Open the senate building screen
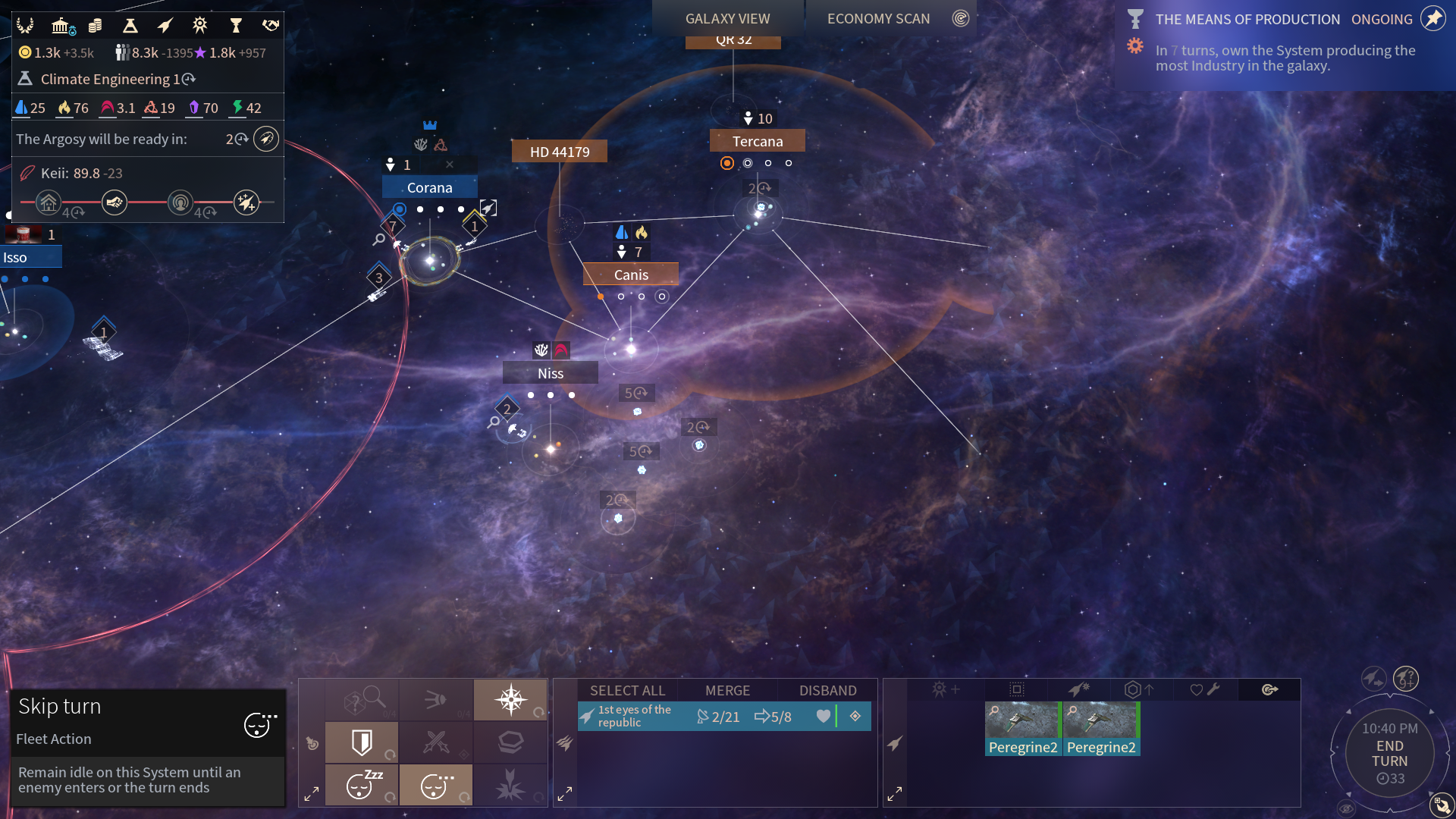The height and width of the screenshot is (819, 1456). [x=61, y=26]
